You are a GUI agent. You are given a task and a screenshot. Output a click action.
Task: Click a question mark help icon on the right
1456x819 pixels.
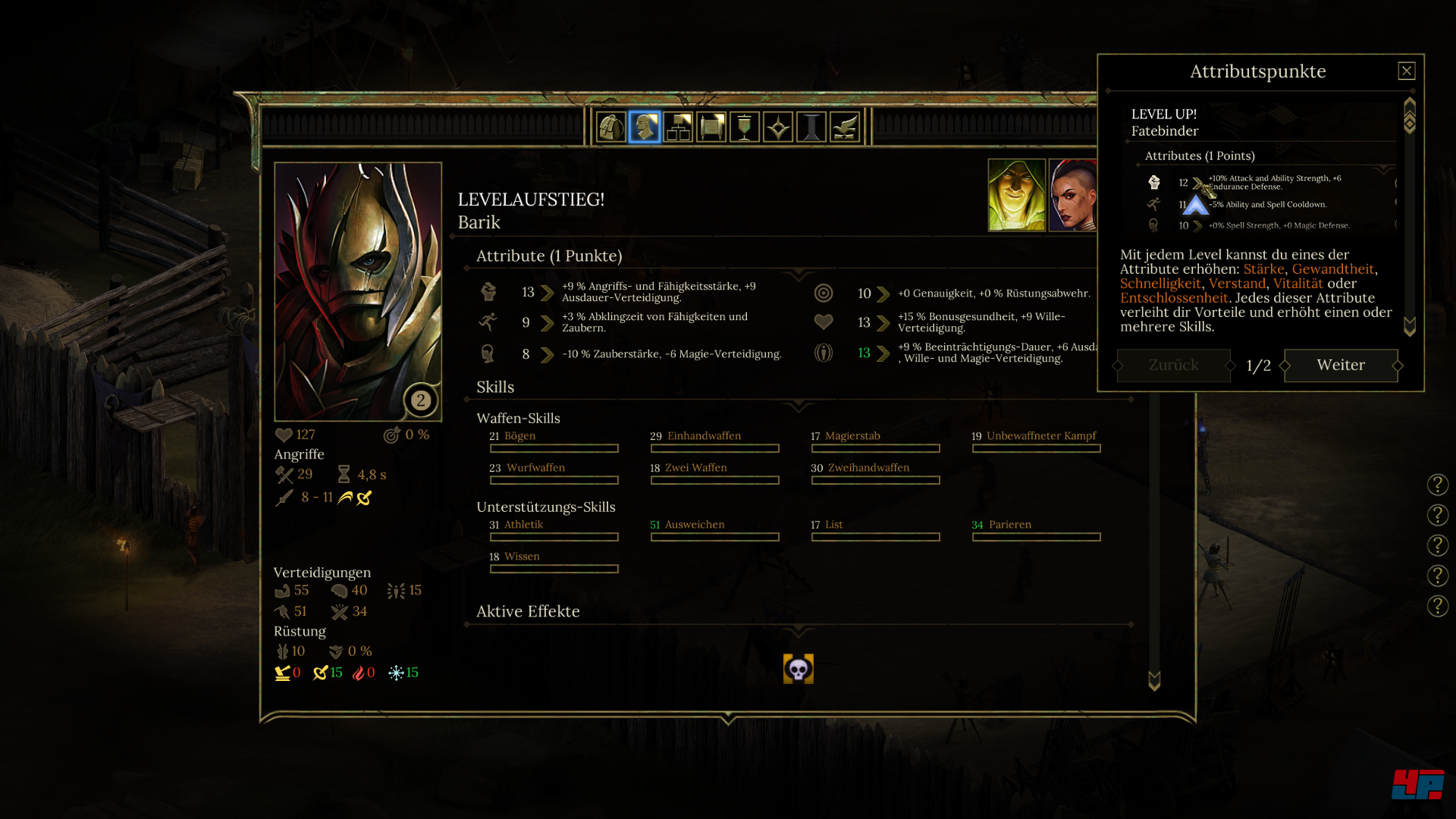coord(1437,485)
